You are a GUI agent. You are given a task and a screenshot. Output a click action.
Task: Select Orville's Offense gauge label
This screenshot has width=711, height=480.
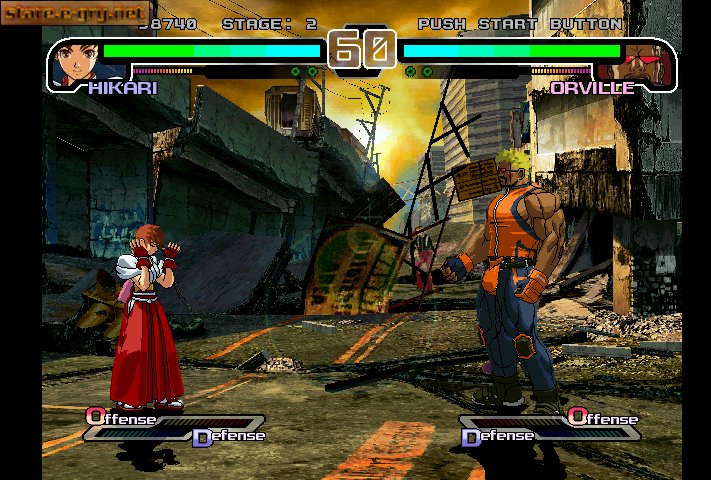(x=602, y=418)
